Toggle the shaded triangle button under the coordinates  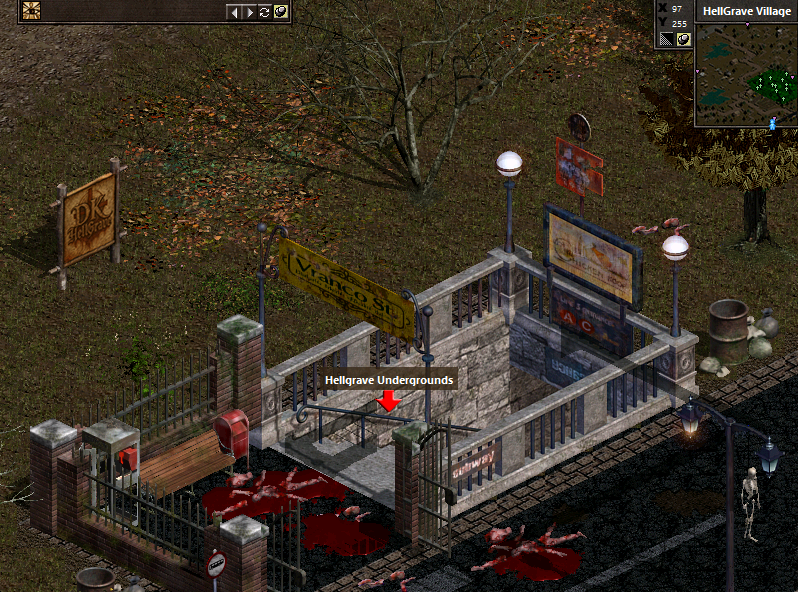click(x=666, y=39)
